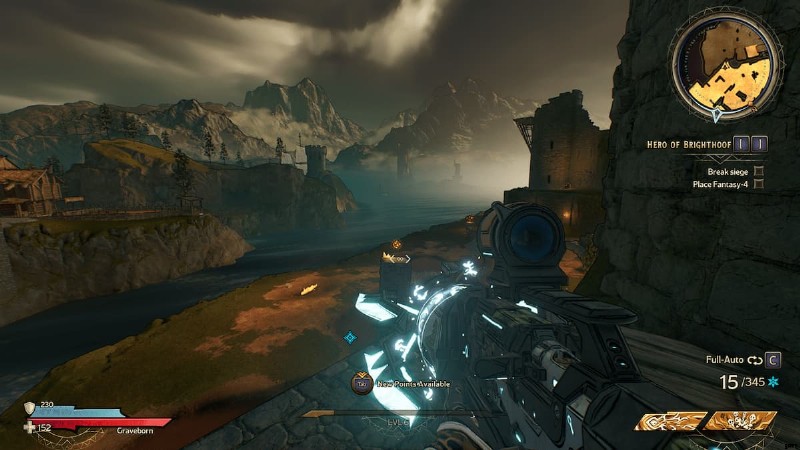The width and height of the screenshot is (800, 450).
Task: Activate the skulls action skill icon
Action: (x=741, y=422)
